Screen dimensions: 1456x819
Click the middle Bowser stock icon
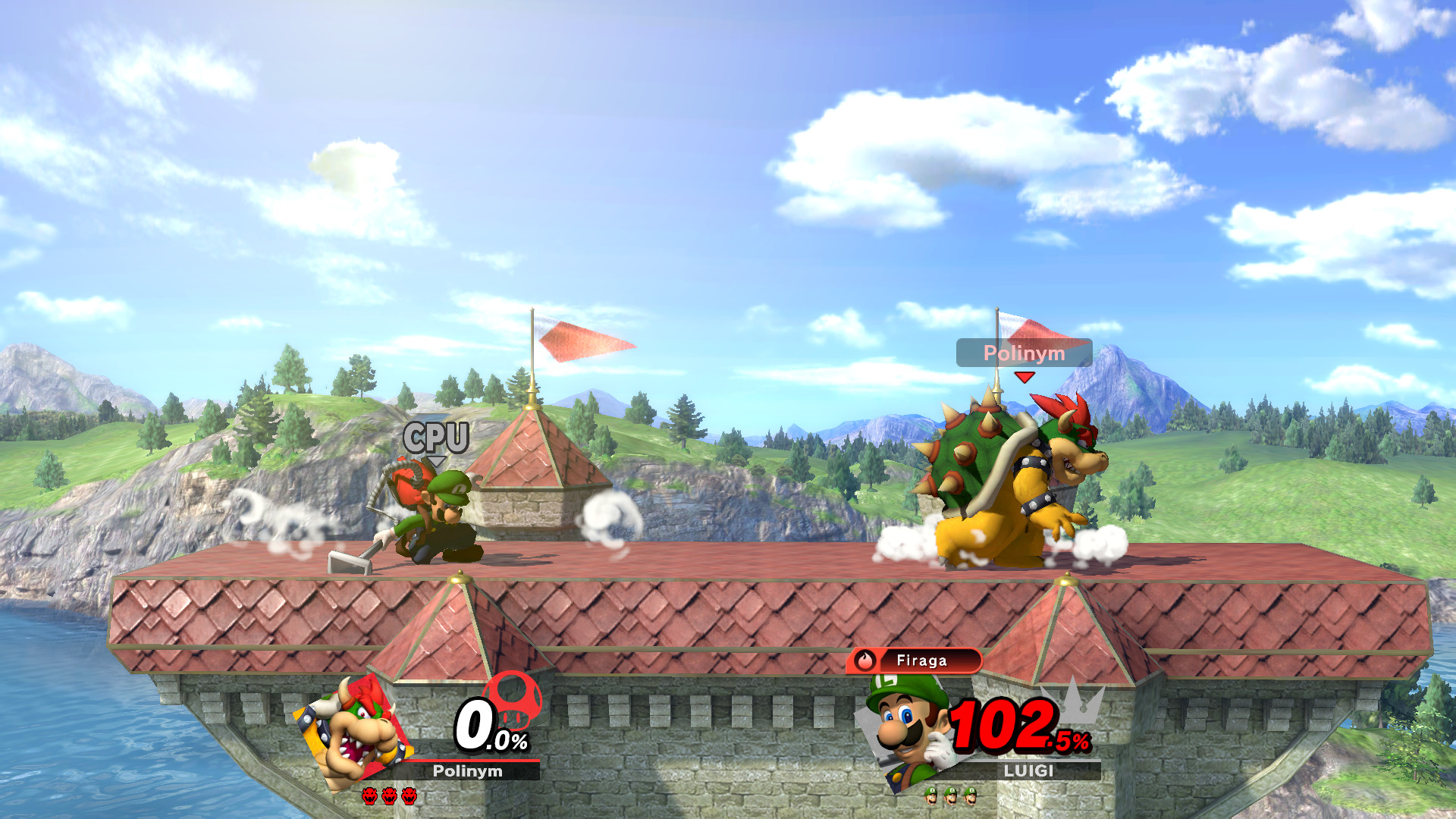point(389,797)
